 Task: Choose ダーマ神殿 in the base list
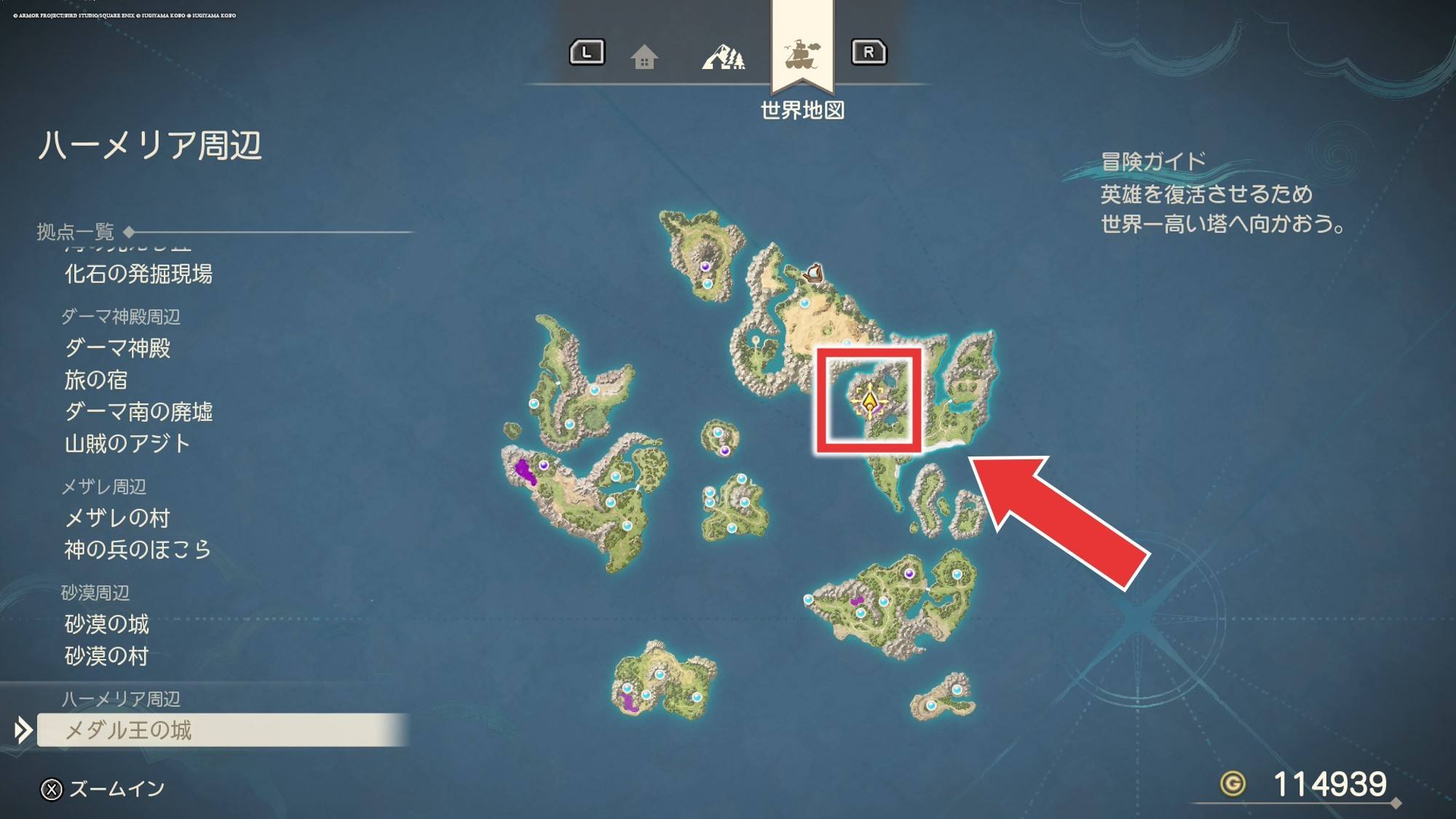[x=117, y=349]
